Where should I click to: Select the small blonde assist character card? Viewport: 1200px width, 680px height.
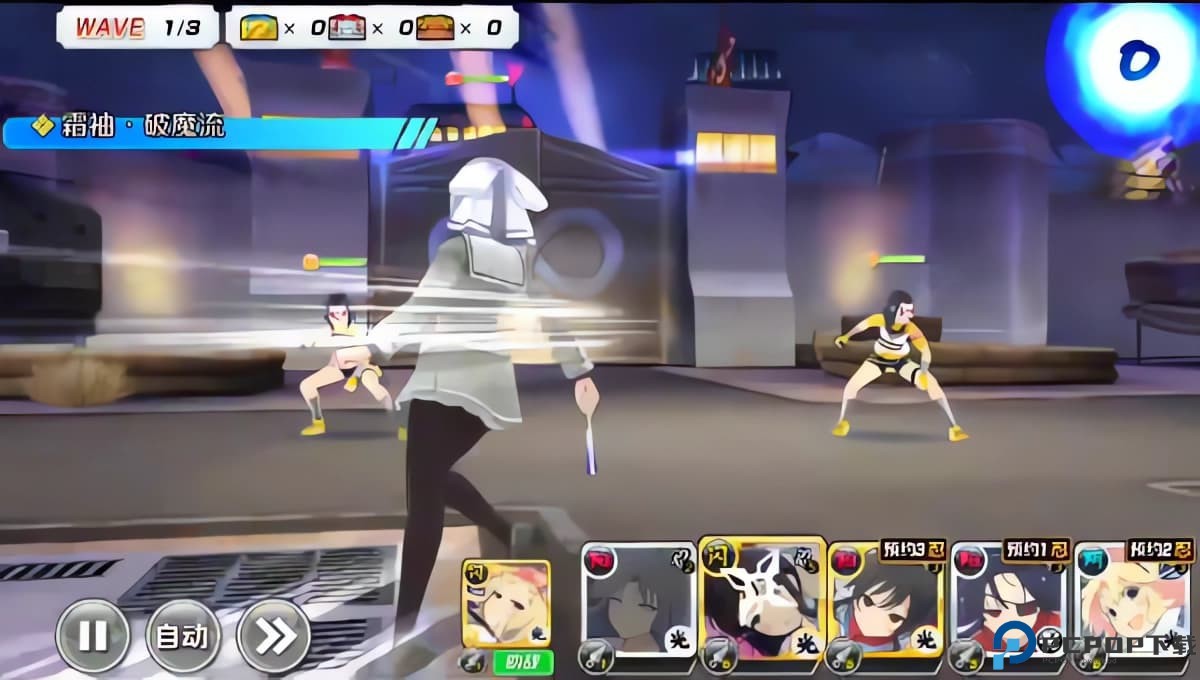[506, 603]
